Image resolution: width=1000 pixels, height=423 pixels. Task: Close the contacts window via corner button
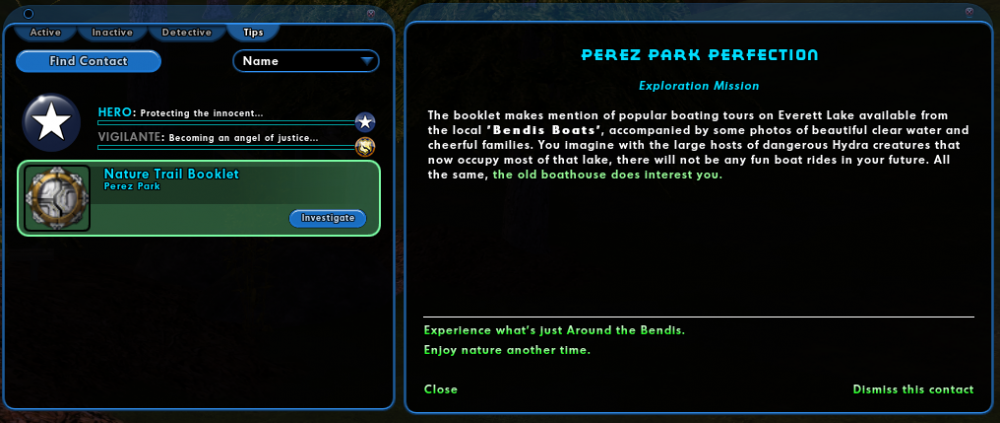pyautogui.click(x=370, y=12)
